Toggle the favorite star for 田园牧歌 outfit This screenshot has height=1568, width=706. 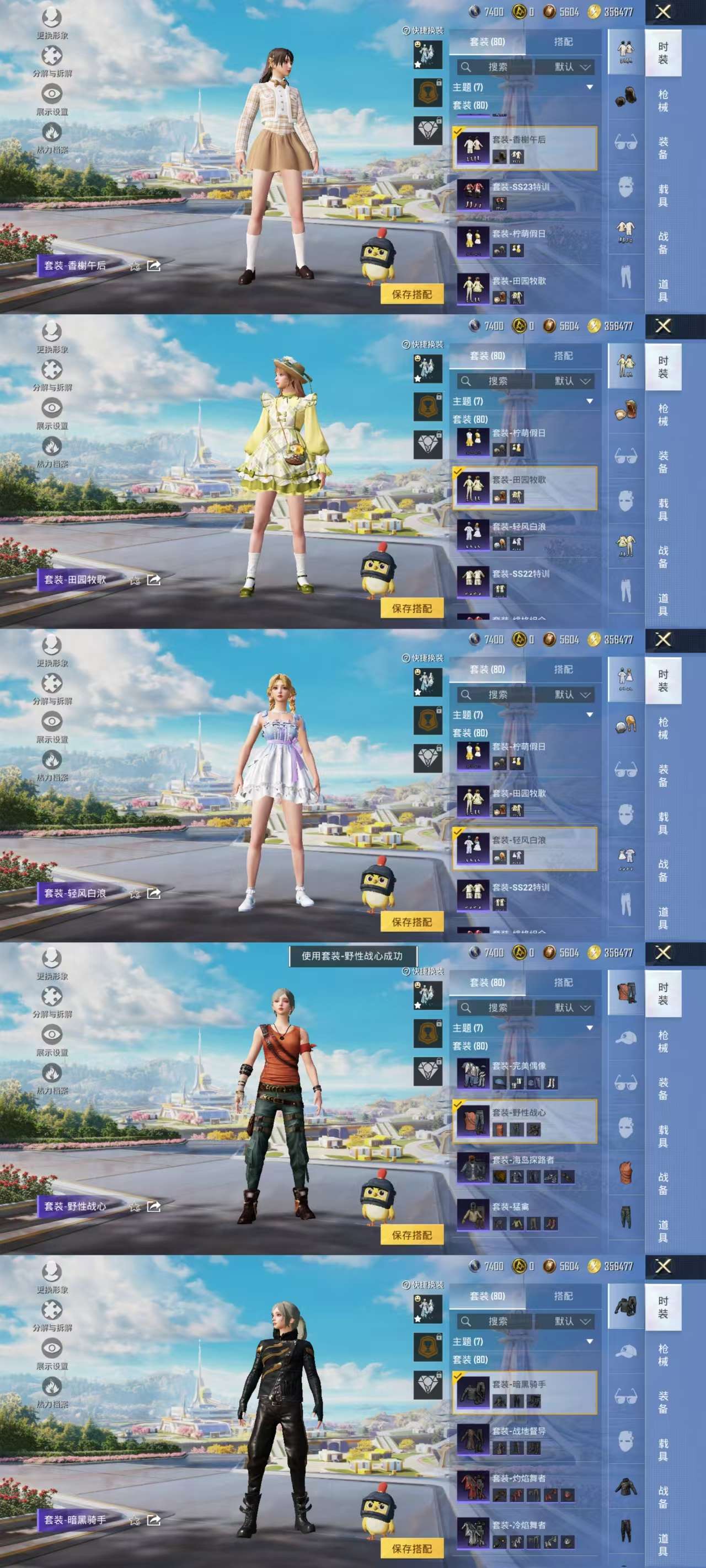point(135,578)
